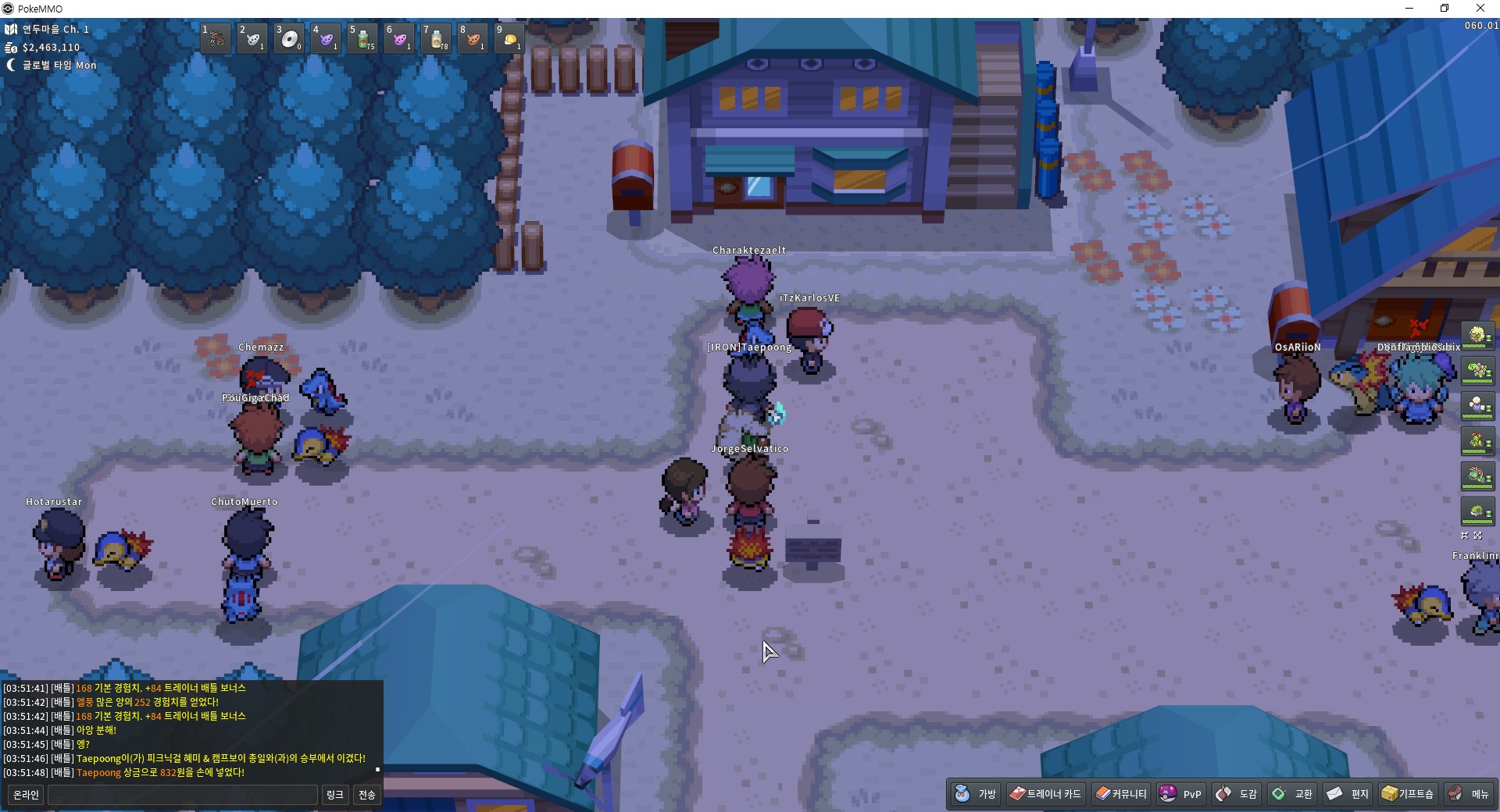The width and height of the screenshot is (1500, 812).
Task: Open the PvP menu
Action: (1180, 794)
